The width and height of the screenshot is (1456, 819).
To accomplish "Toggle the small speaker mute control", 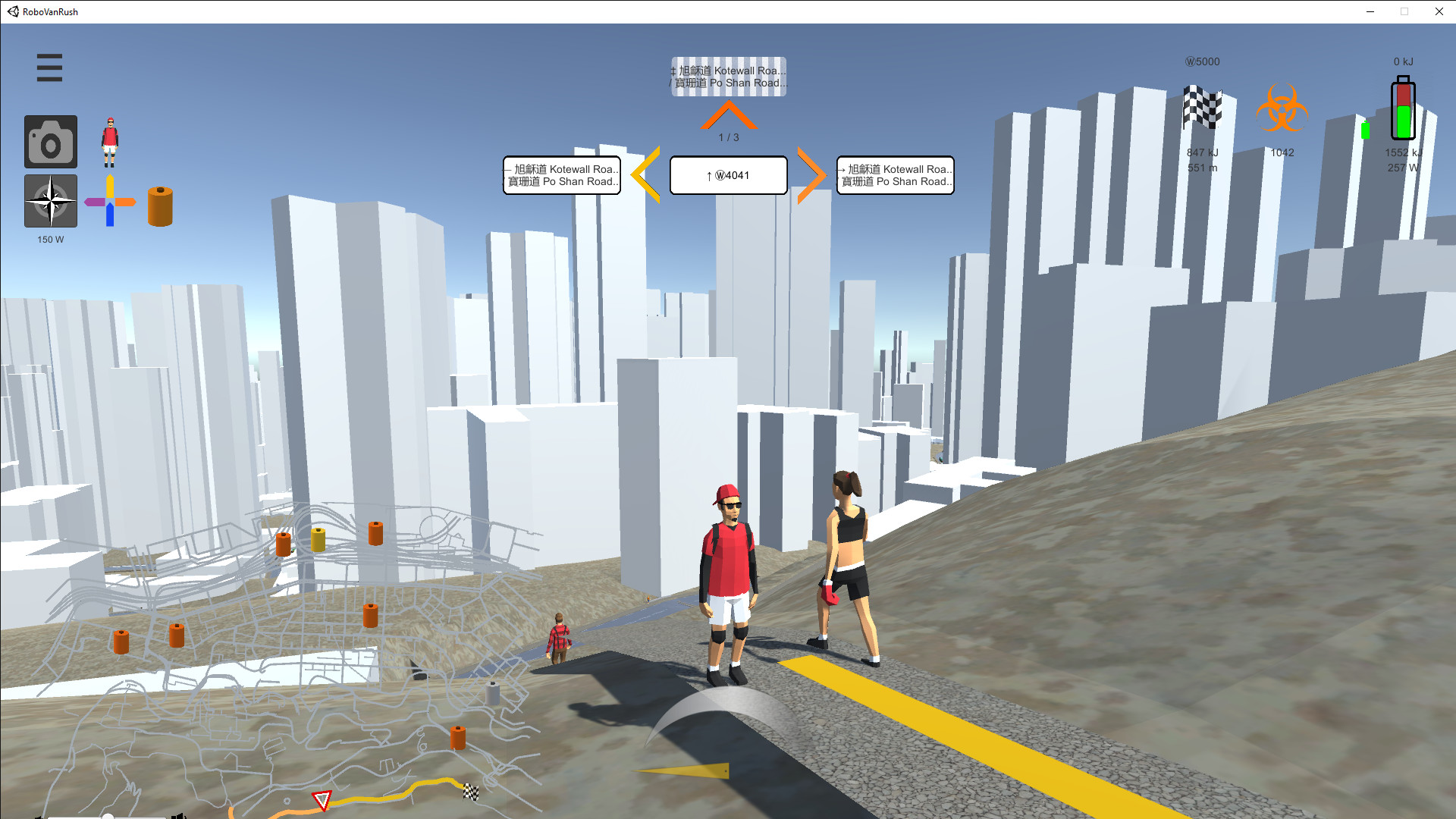I will point(180,816).
